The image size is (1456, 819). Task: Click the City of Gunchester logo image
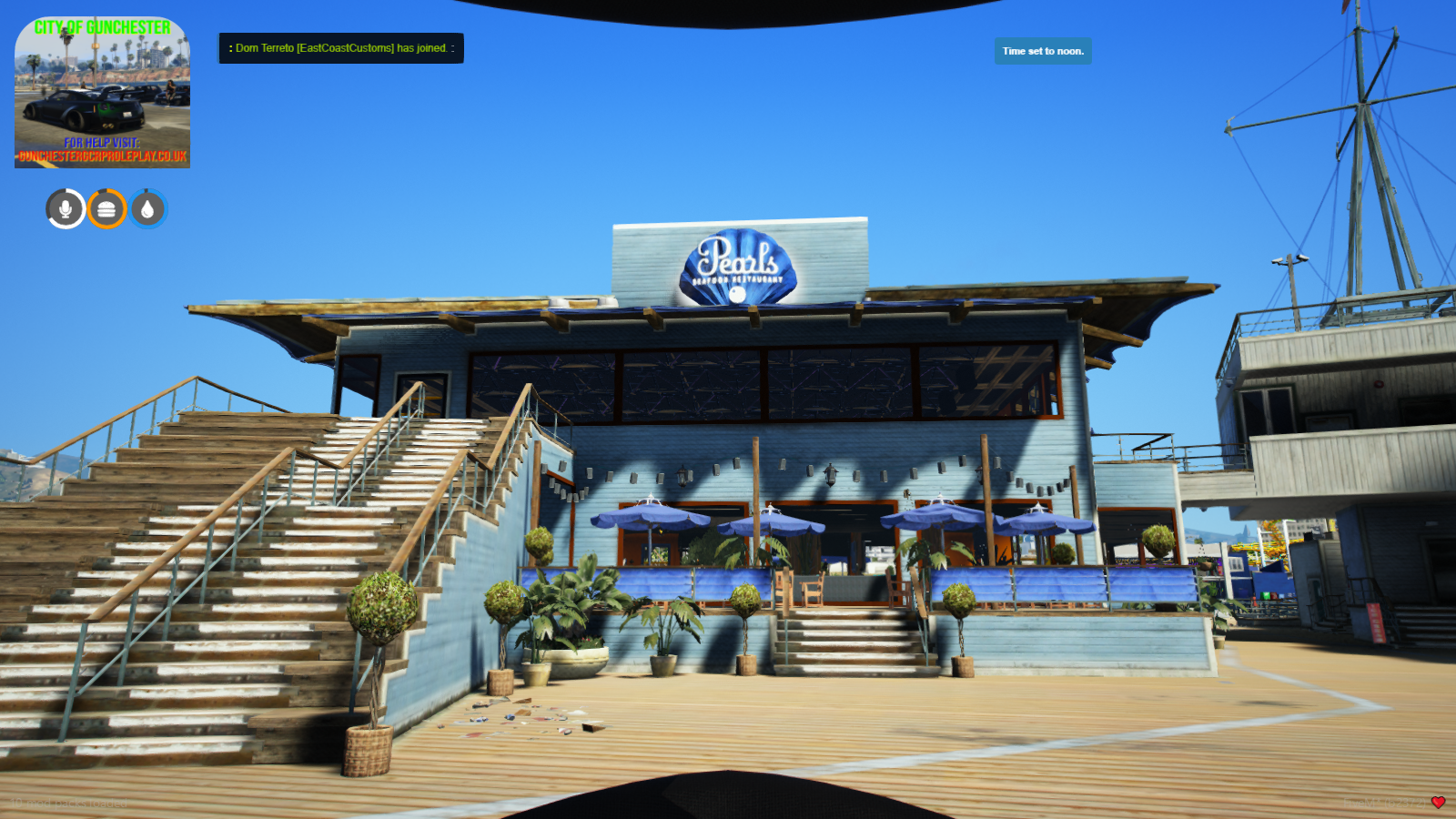(102, 91)
